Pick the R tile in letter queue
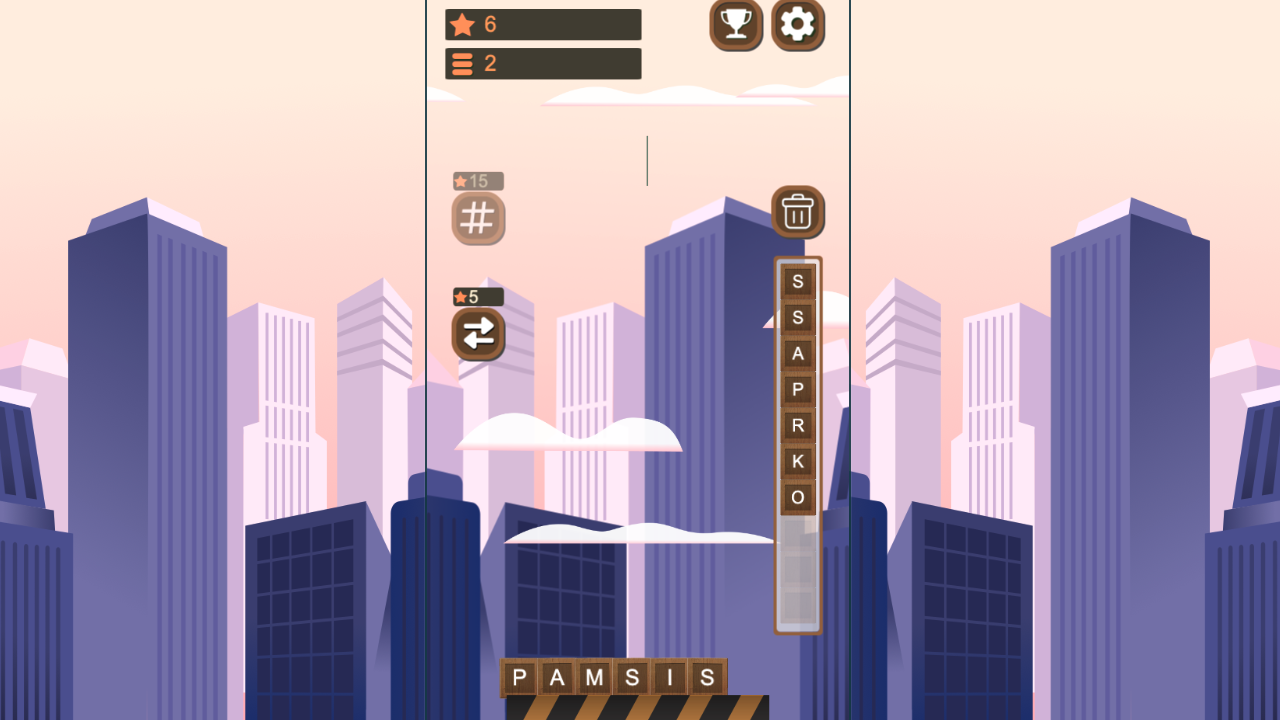1280x720 pixels. tap(798, 425)
